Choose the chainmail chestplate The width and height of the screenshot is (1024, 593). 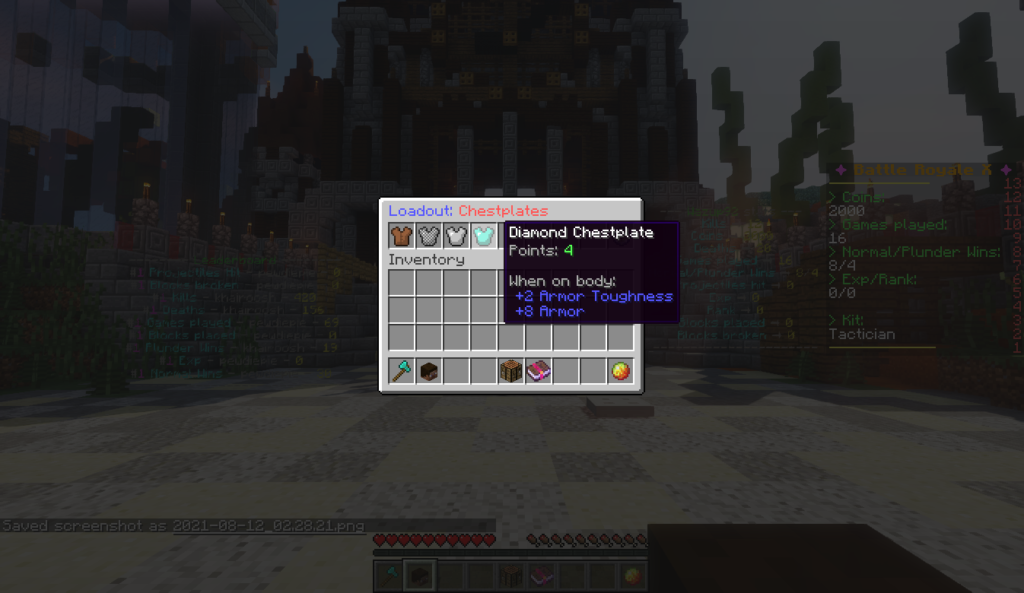[x=429, y=236]
